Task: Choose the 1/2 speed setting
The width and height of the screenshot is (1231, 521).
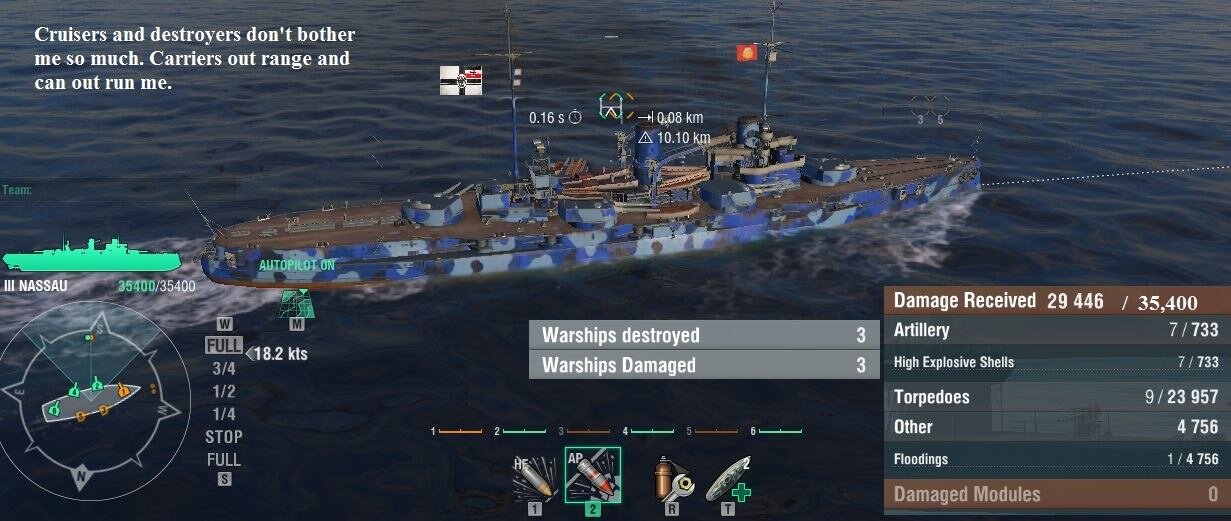Action: click(x=224, y=391)
